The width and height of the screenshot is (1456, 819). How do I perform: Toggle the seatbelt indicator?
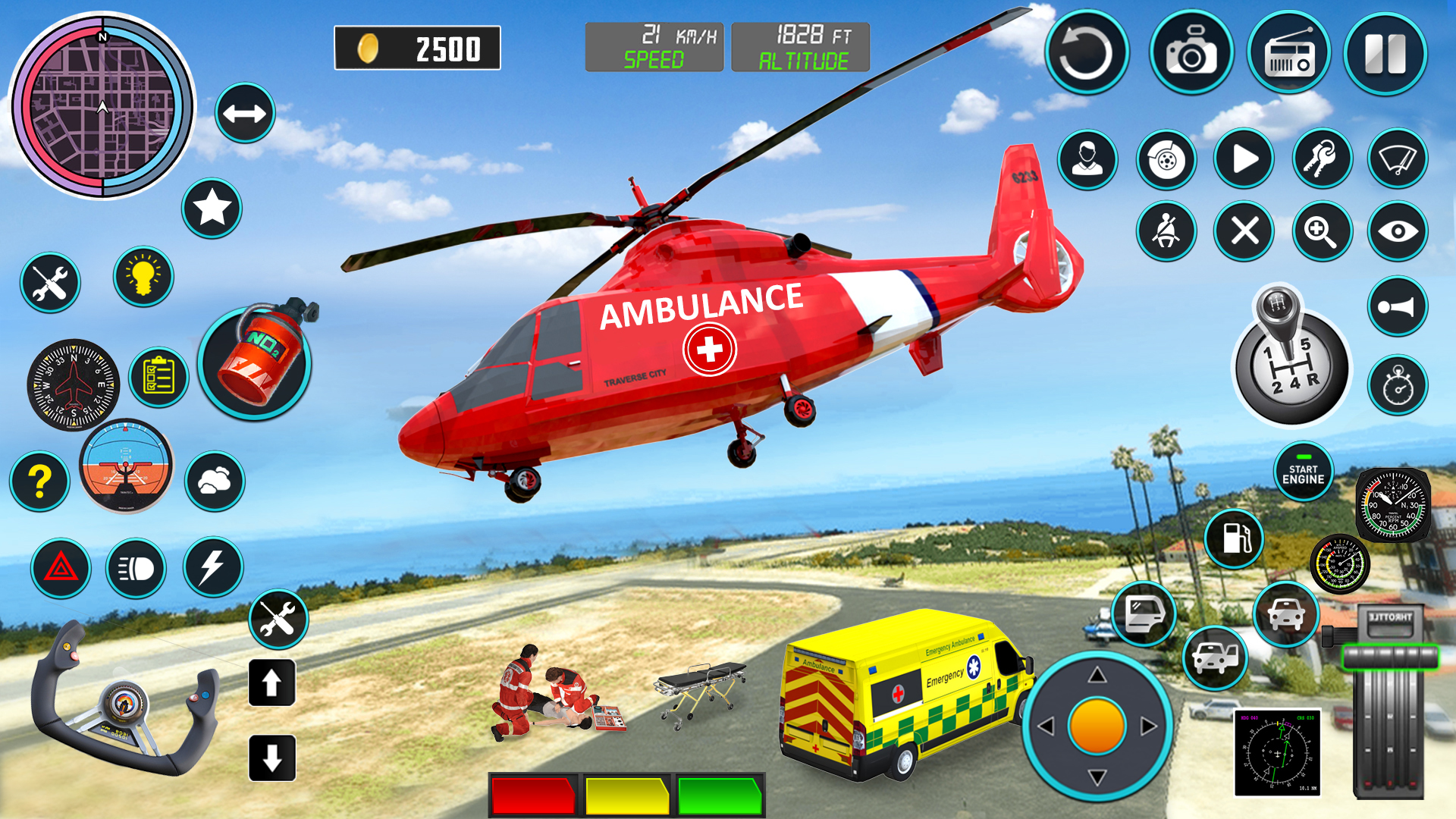tap(1166, 233)
